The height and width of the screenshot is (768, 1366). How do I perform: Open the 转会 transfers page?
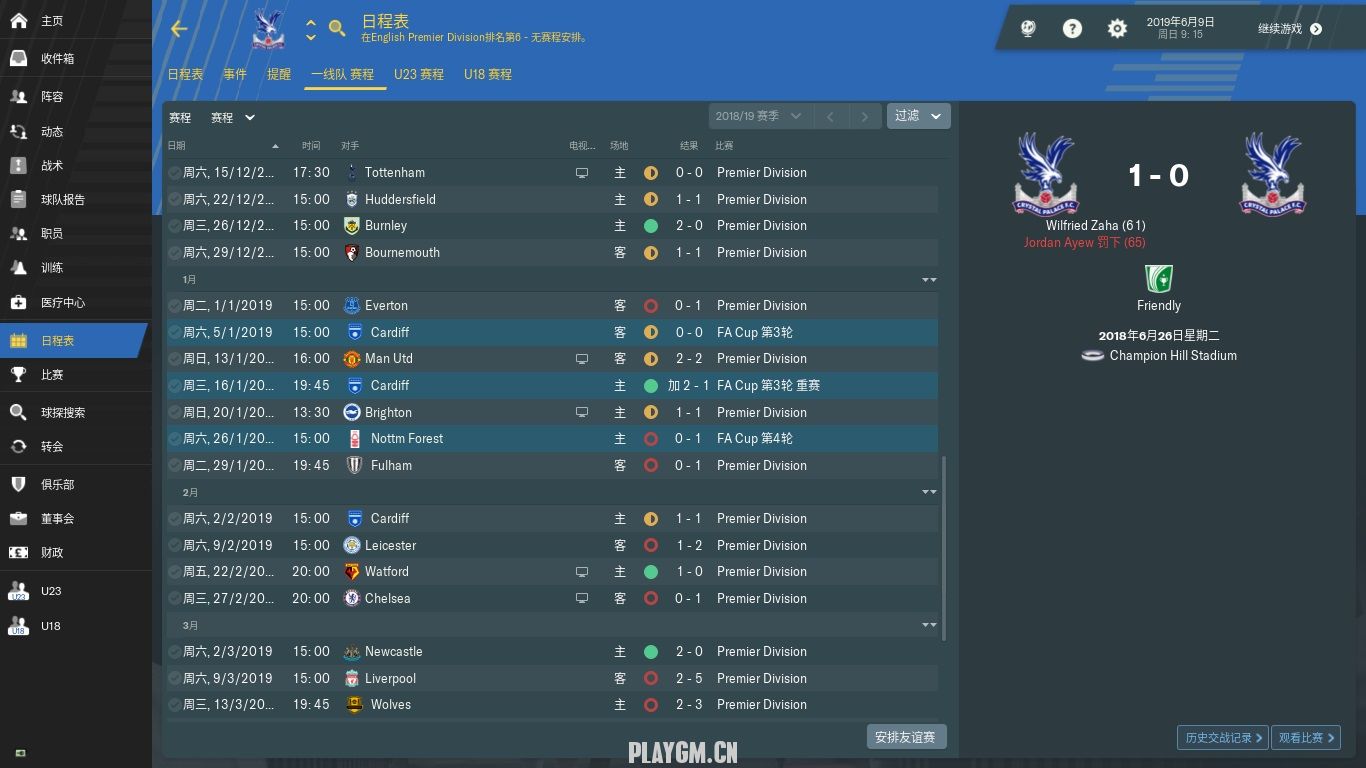tap(52, 447)
